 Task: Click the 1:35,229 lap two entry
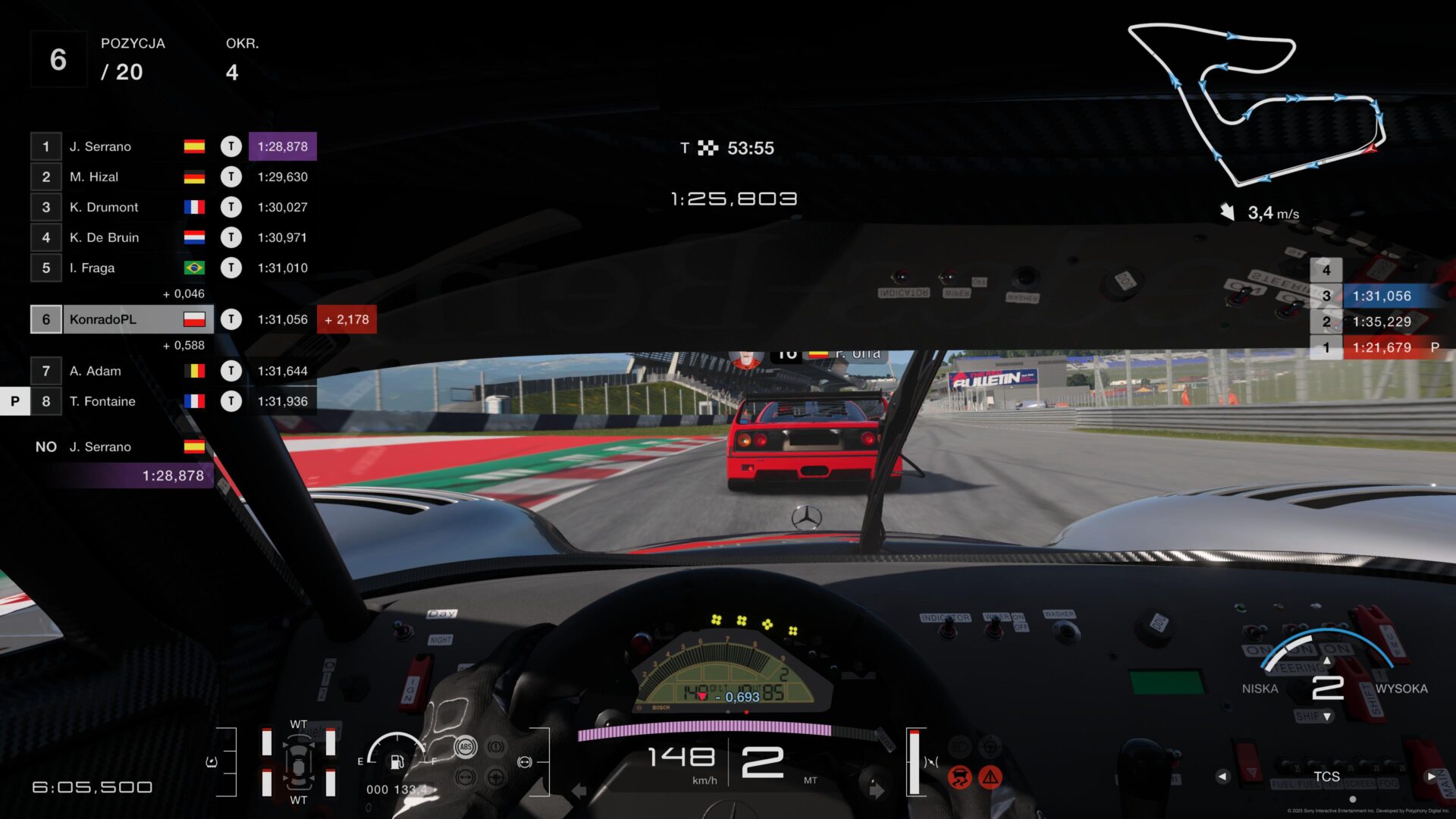(1382, 322)
